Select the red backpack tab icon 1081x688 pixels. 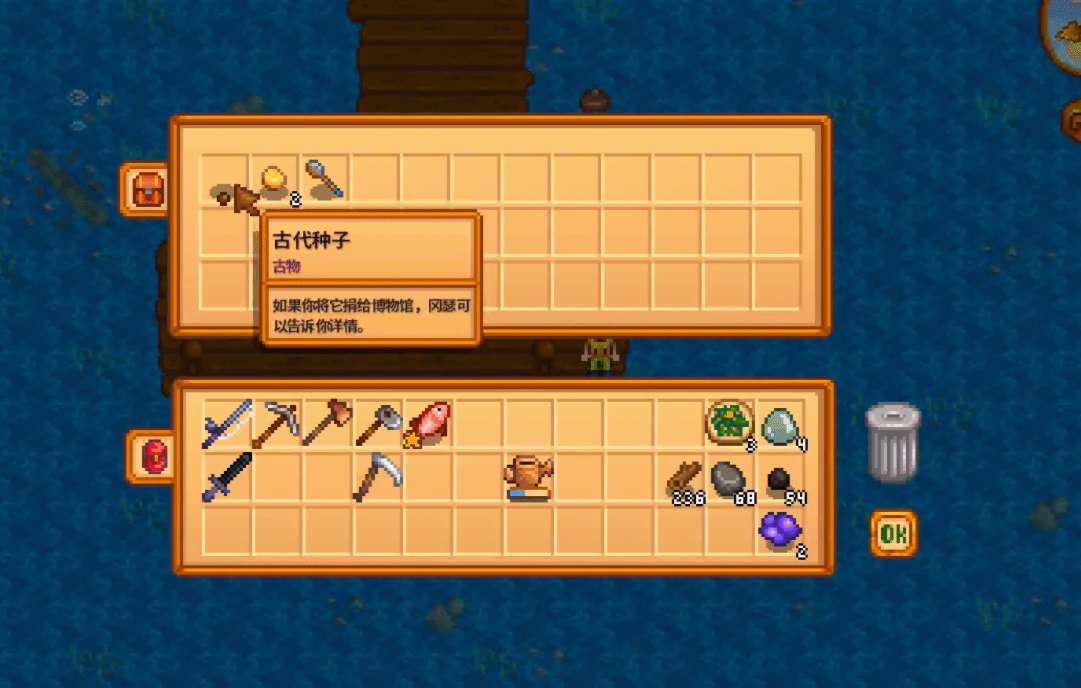[153, 457]
